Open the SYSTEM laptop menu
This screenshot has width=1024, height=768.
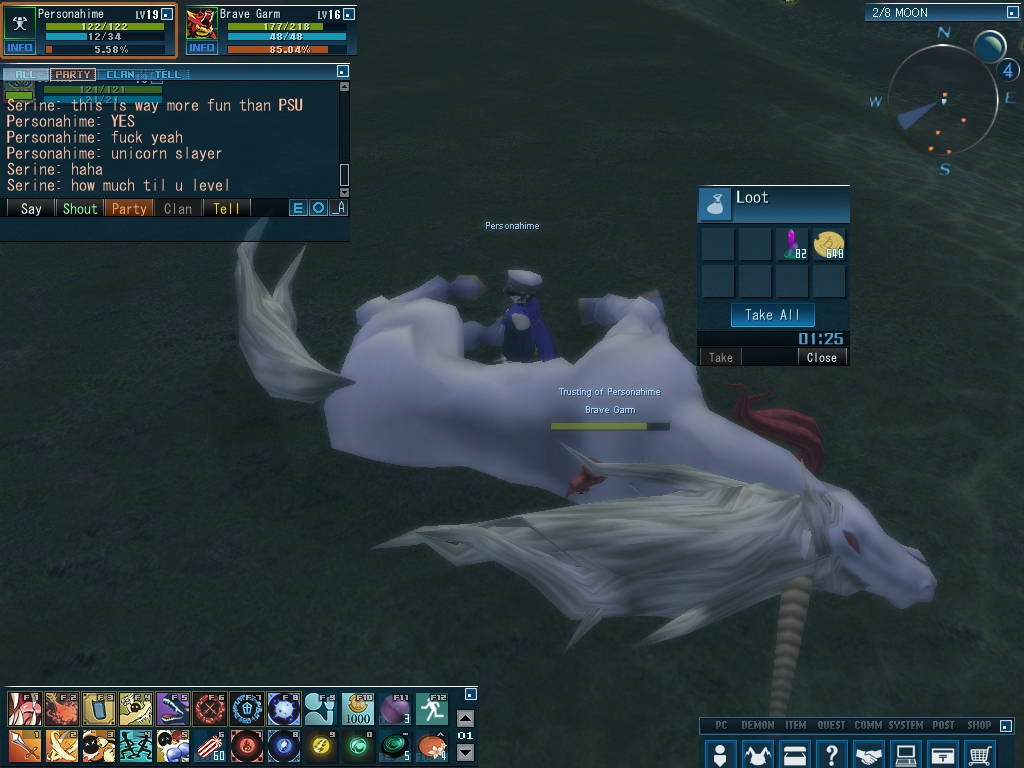coord(906,754)
